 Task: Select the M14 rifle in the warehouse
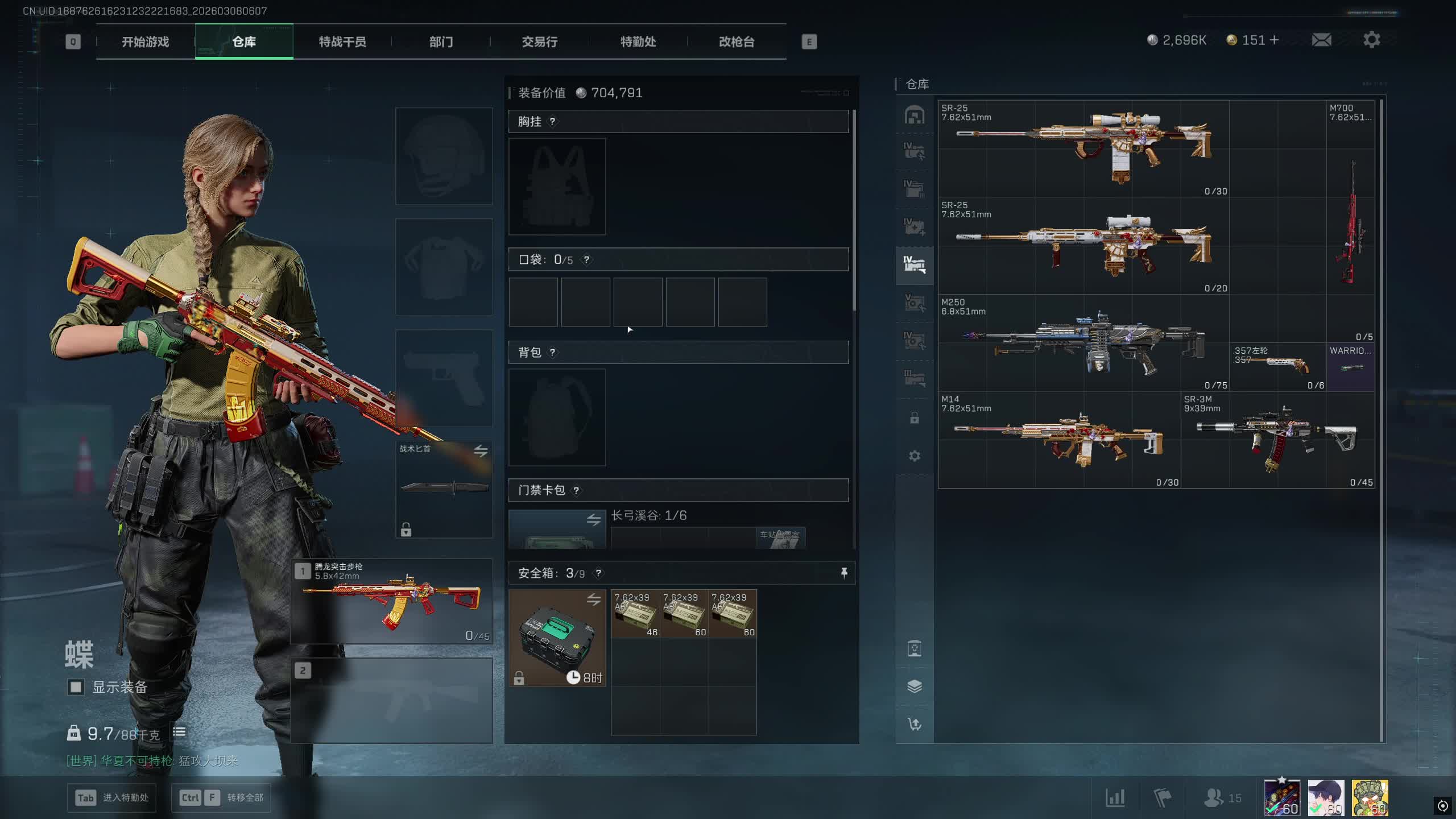[1059, 440]
